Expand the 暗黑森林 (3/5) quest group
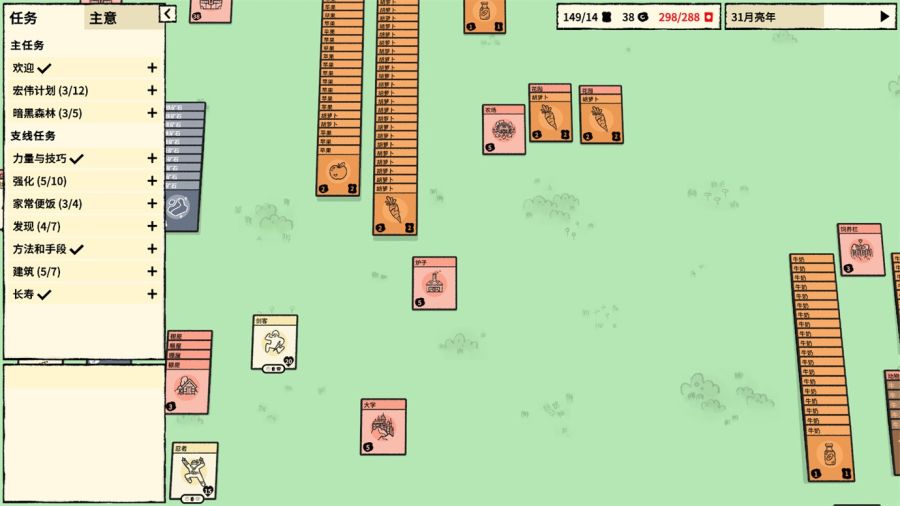 152,113
